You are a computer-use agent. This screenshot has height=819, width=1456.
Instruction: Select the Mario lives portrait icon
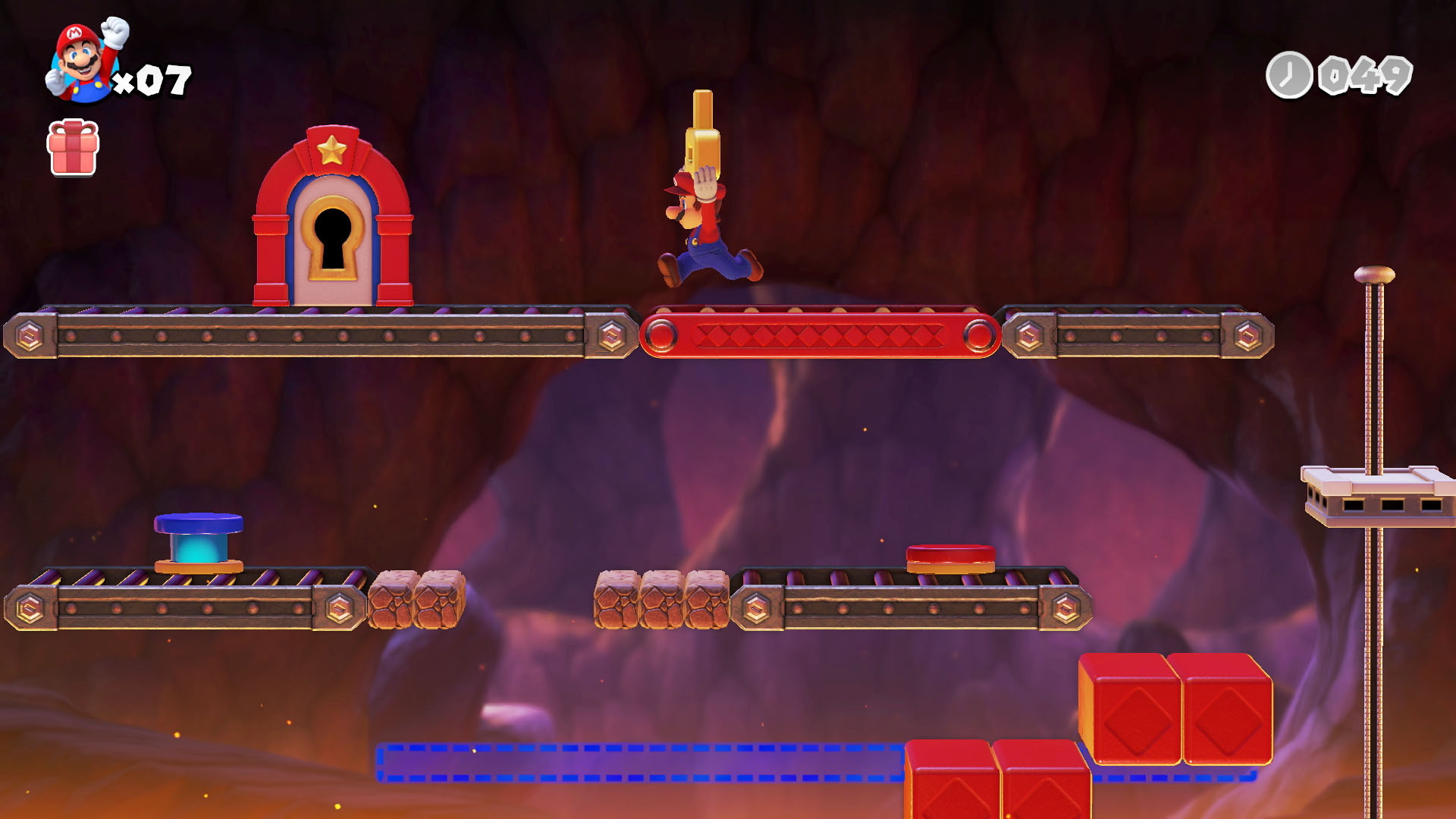85,61
